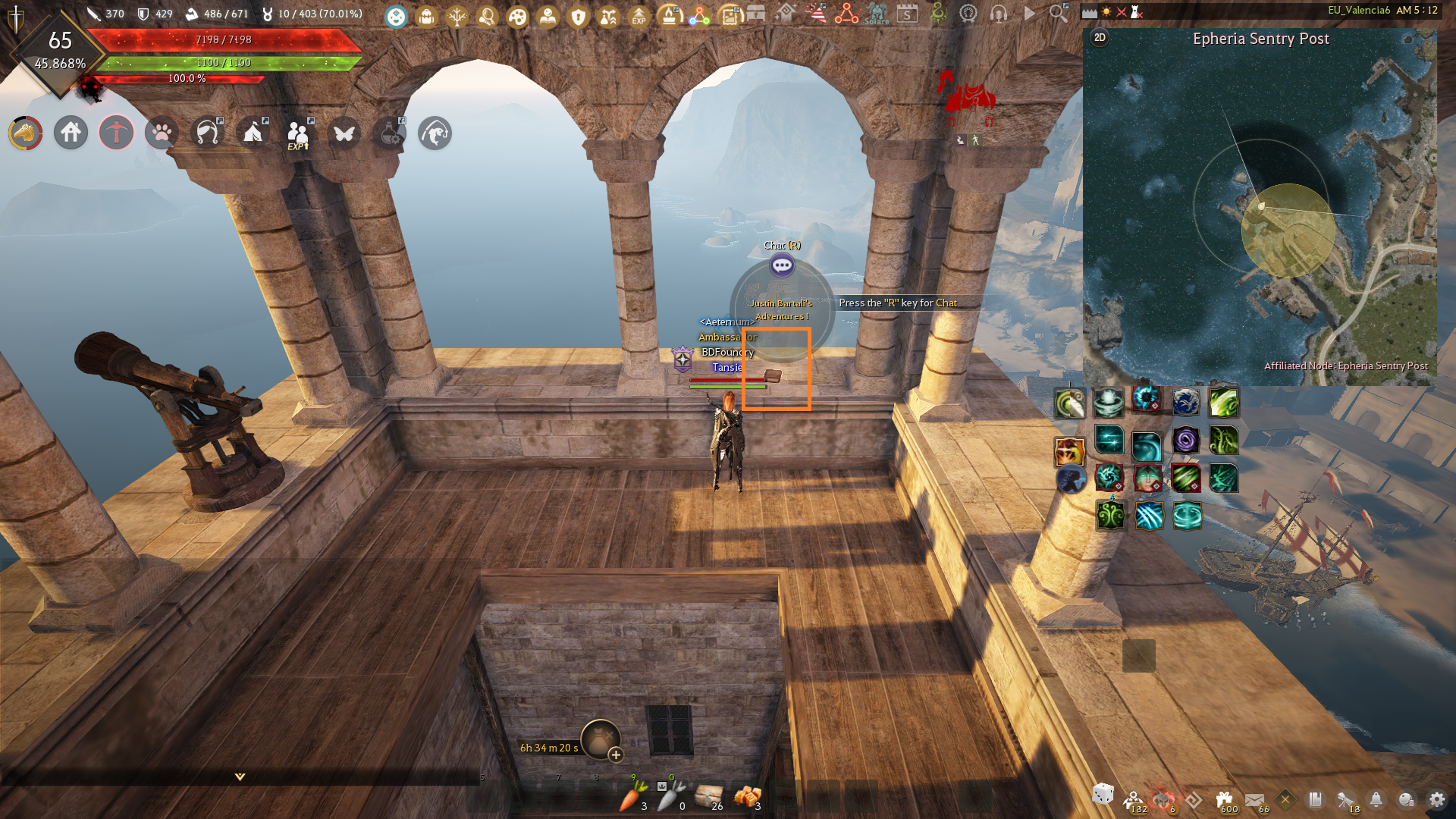This screenshot has width=1456, height=819.
Task: Click the fishing hook icon
Action: (x=207, y=133)
